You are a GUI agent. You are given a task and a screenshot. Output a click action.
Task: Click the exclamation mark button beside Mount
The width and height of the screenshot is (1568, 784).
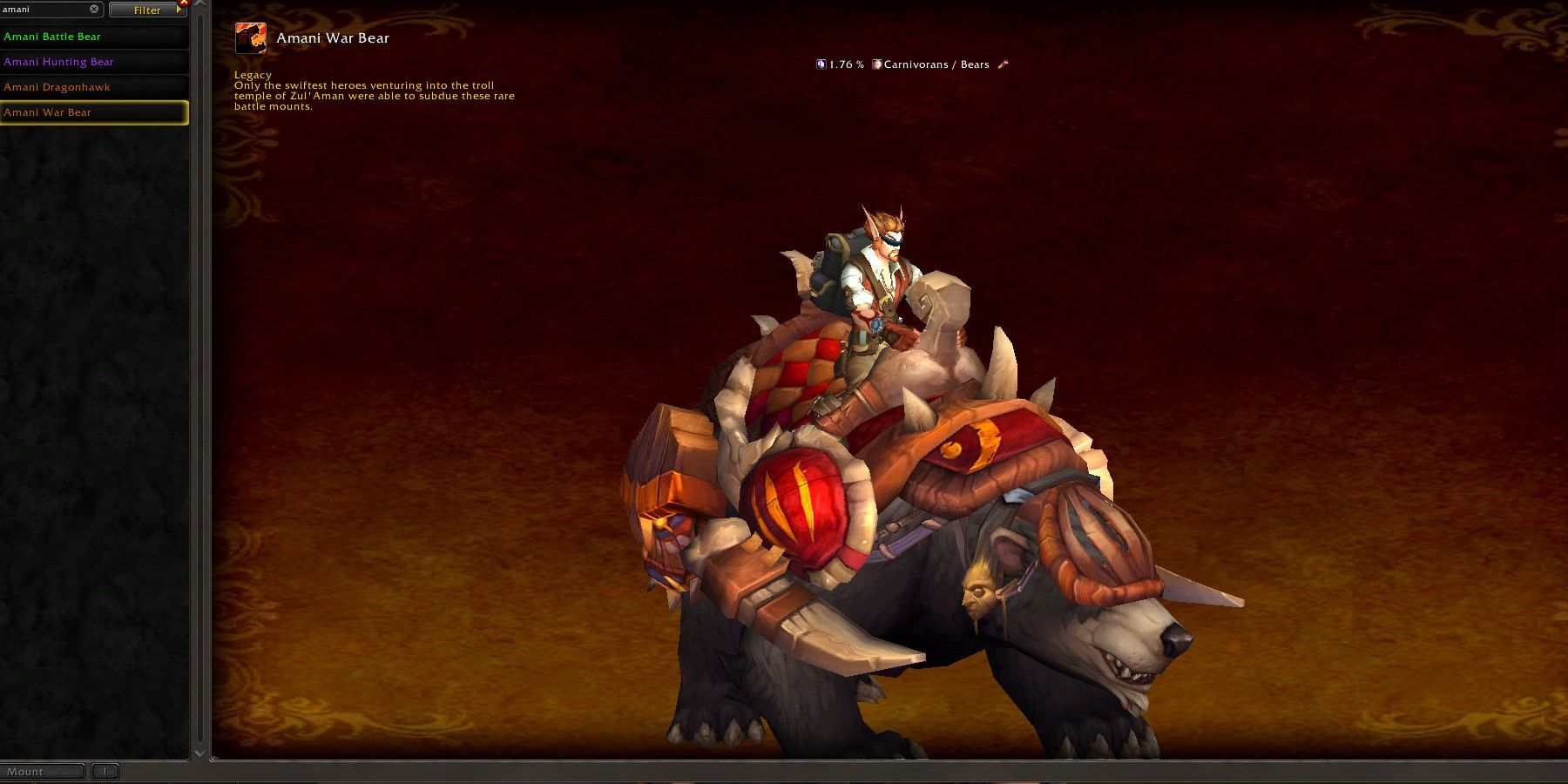105,772
